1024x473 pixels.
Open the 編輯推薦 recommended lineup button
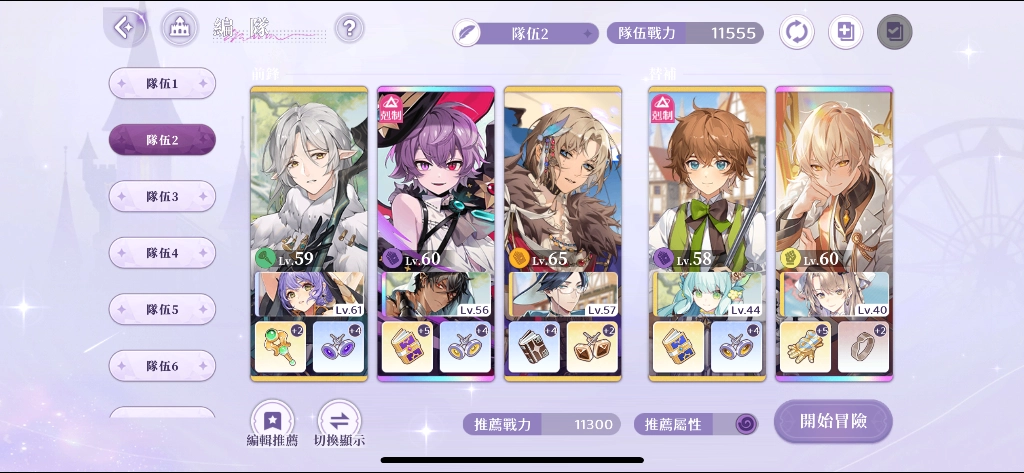tap(272, 424)
